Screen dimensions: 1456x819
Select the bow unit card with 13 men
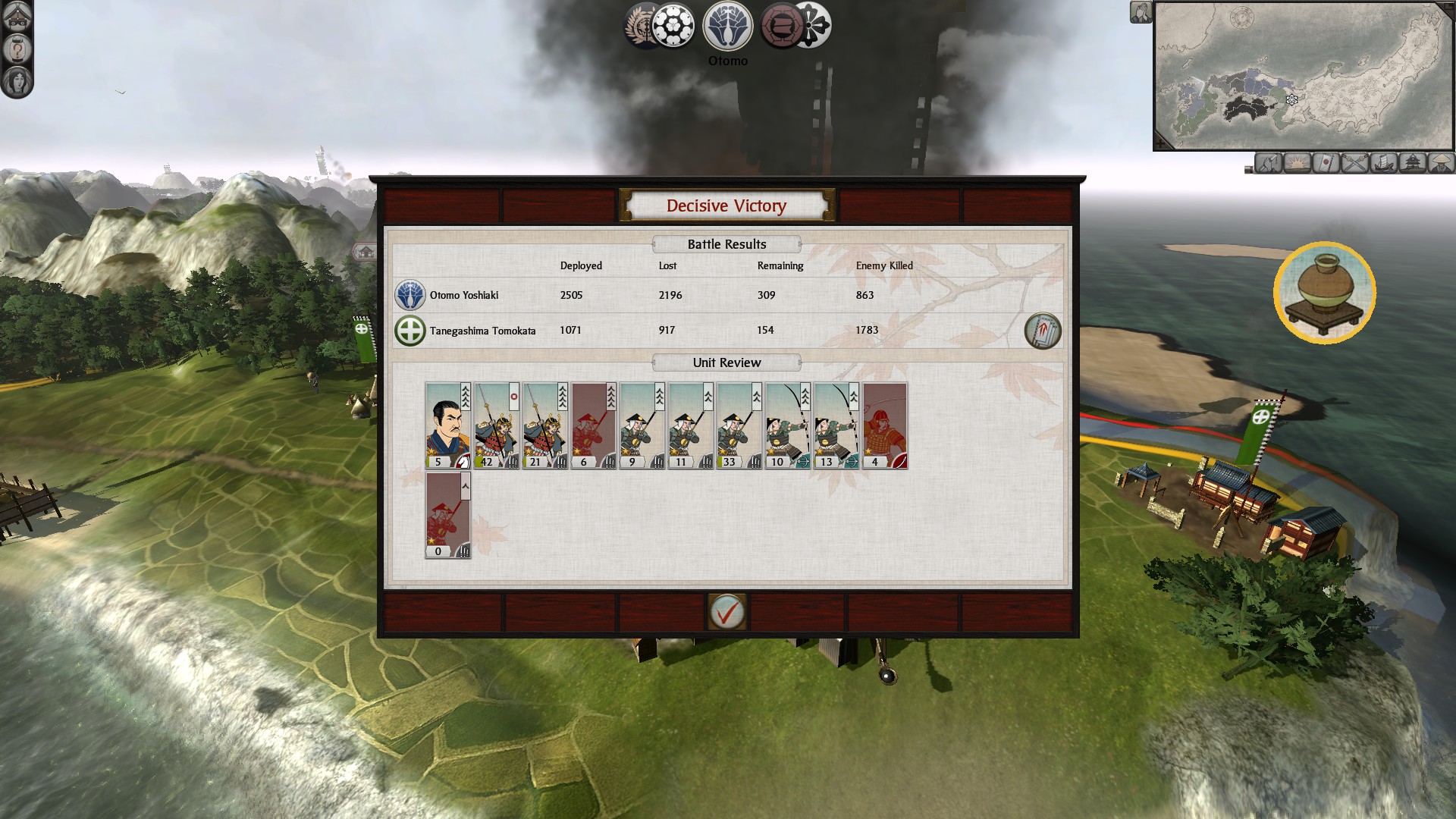click(836, 425)
